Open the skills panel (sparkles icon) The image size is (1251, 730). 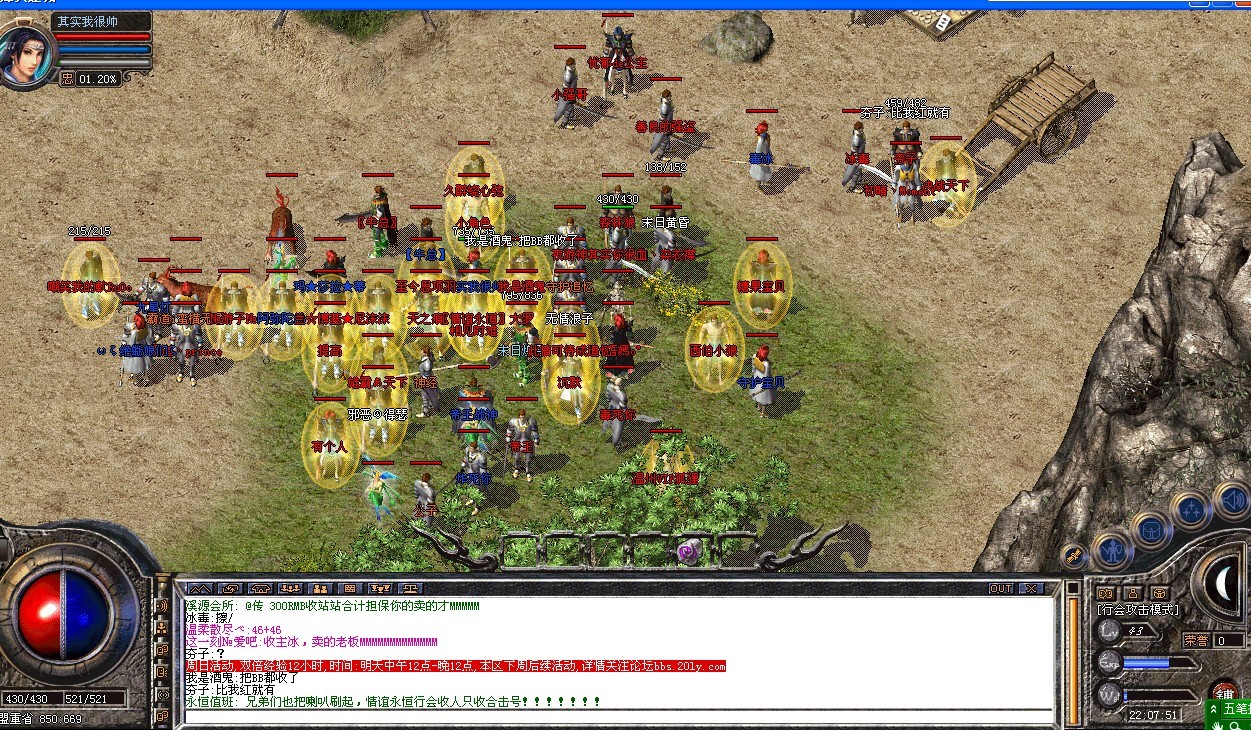[x=1191, y=510]
